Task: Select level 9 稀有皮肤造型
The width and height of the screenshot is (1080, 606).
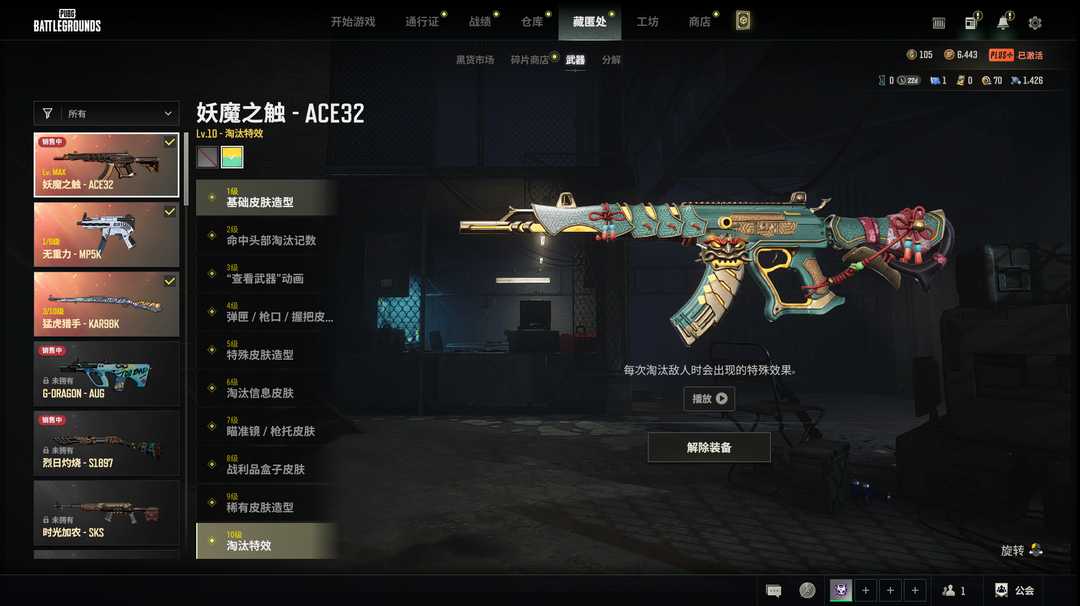Action: [x=268, y=503]
